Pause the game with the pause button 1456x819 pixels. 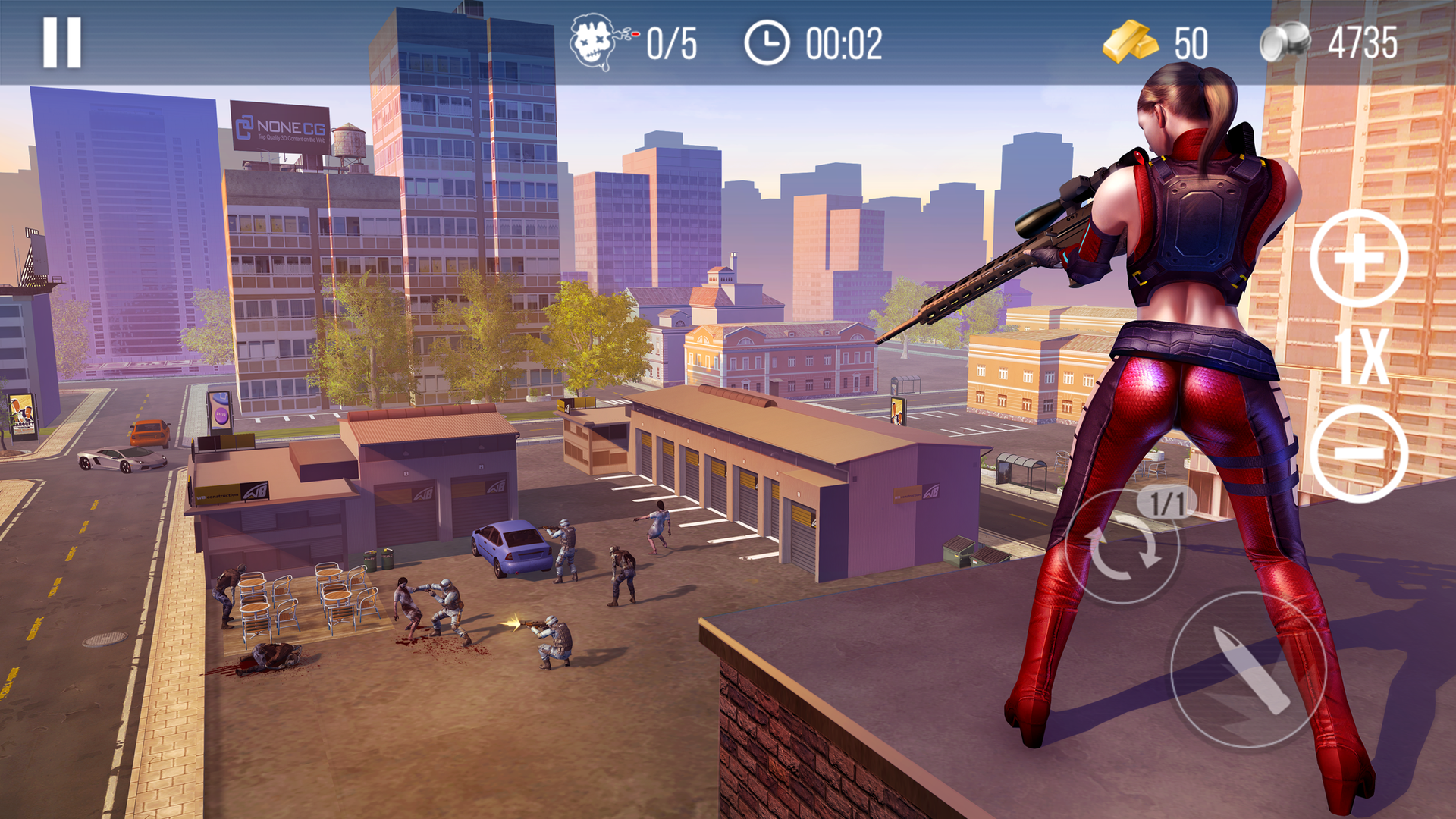[x=62, y=43]
